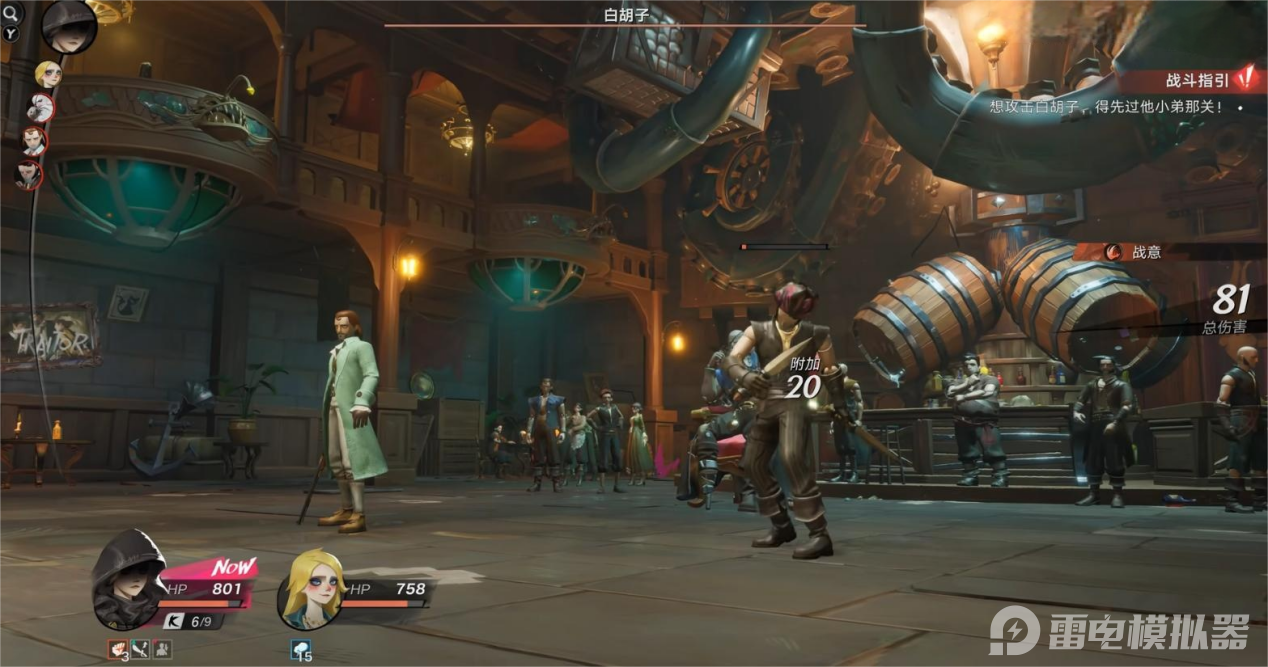Viewport: 1268px width, 667px height.
Task: Select the white-haired enemy turn order portrait
Action: click(x=41, y=107)
